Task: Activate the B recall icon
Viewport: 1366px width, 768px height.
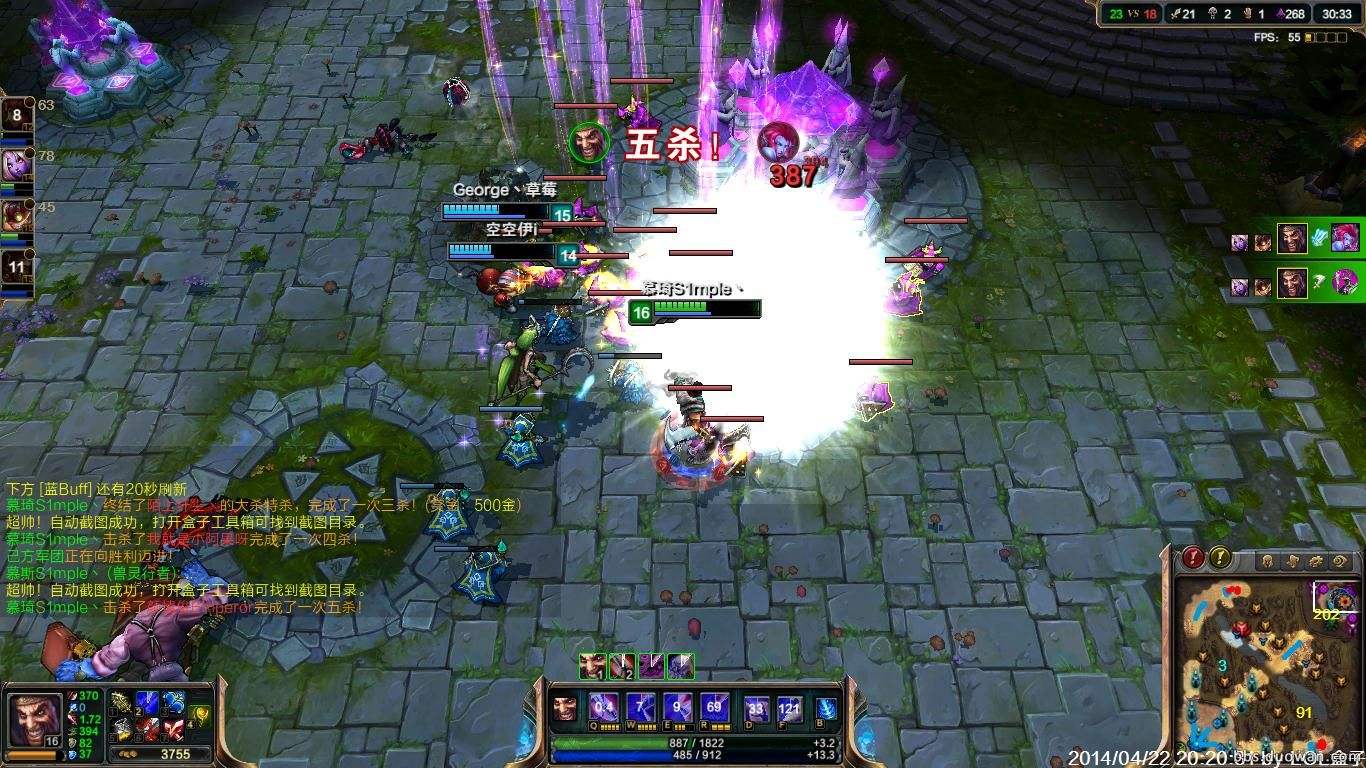Action: point(826,708)
